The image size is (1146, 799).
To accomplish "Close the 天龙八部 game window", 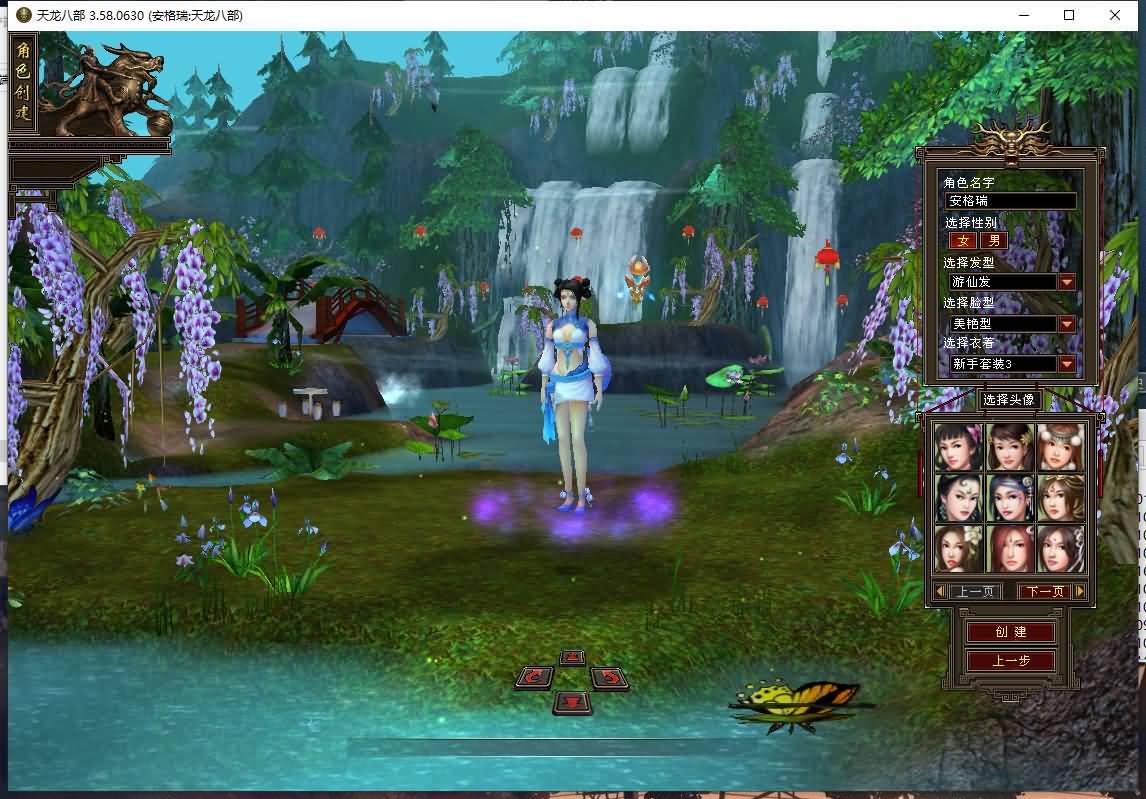I will pos(1115,15).
